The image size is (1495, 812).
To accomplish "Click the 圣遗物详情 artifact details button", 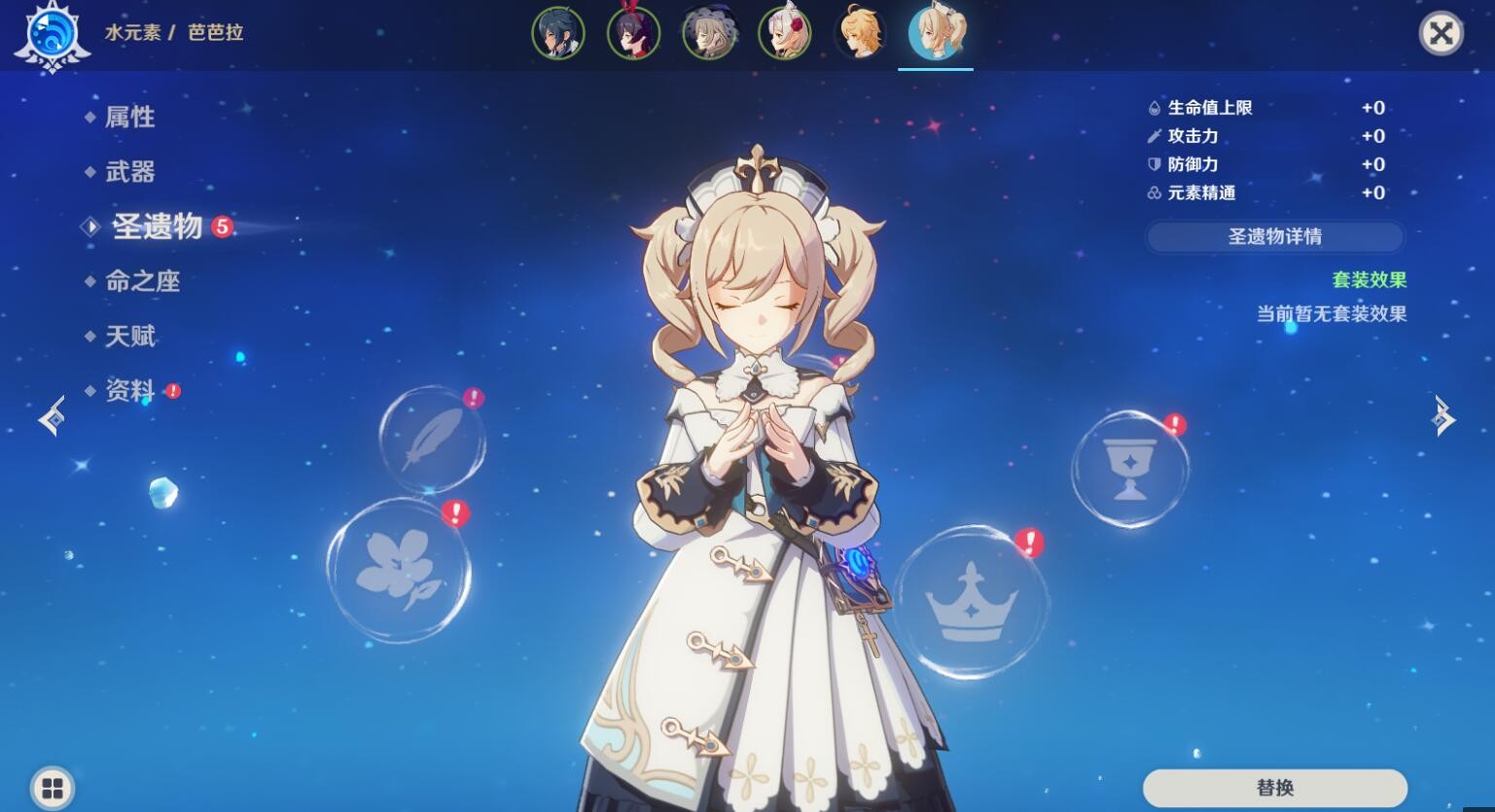I will (x=1274, y=236).
